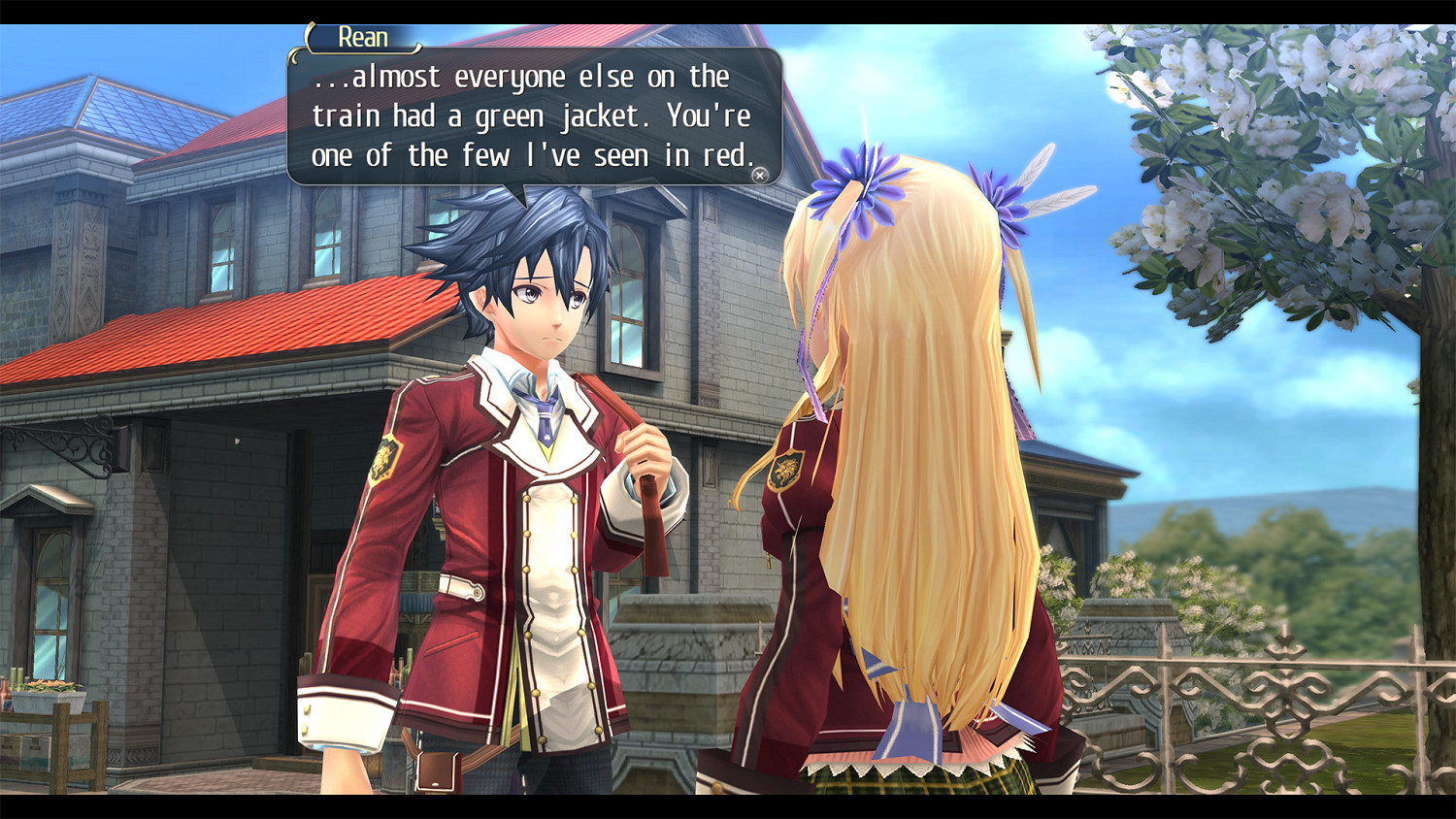This screenshot has width=1456, height=819.
Task: Toggle the dialogue box visibility with the X marker
Action: 761,174
